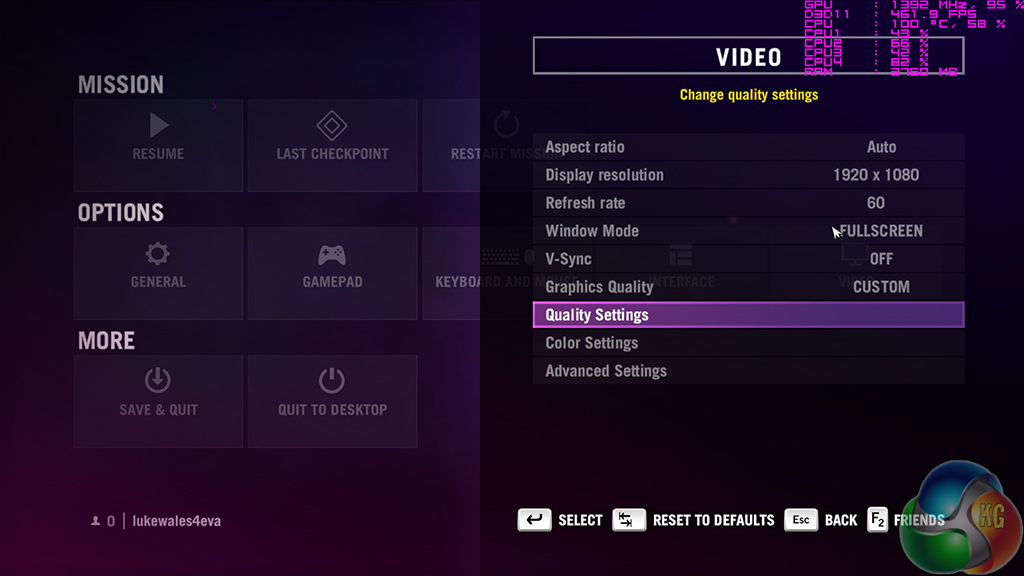The image size is (1024, 576).
Task: Change the Aspect ratio setting
Action: click(x=748, y=147)
